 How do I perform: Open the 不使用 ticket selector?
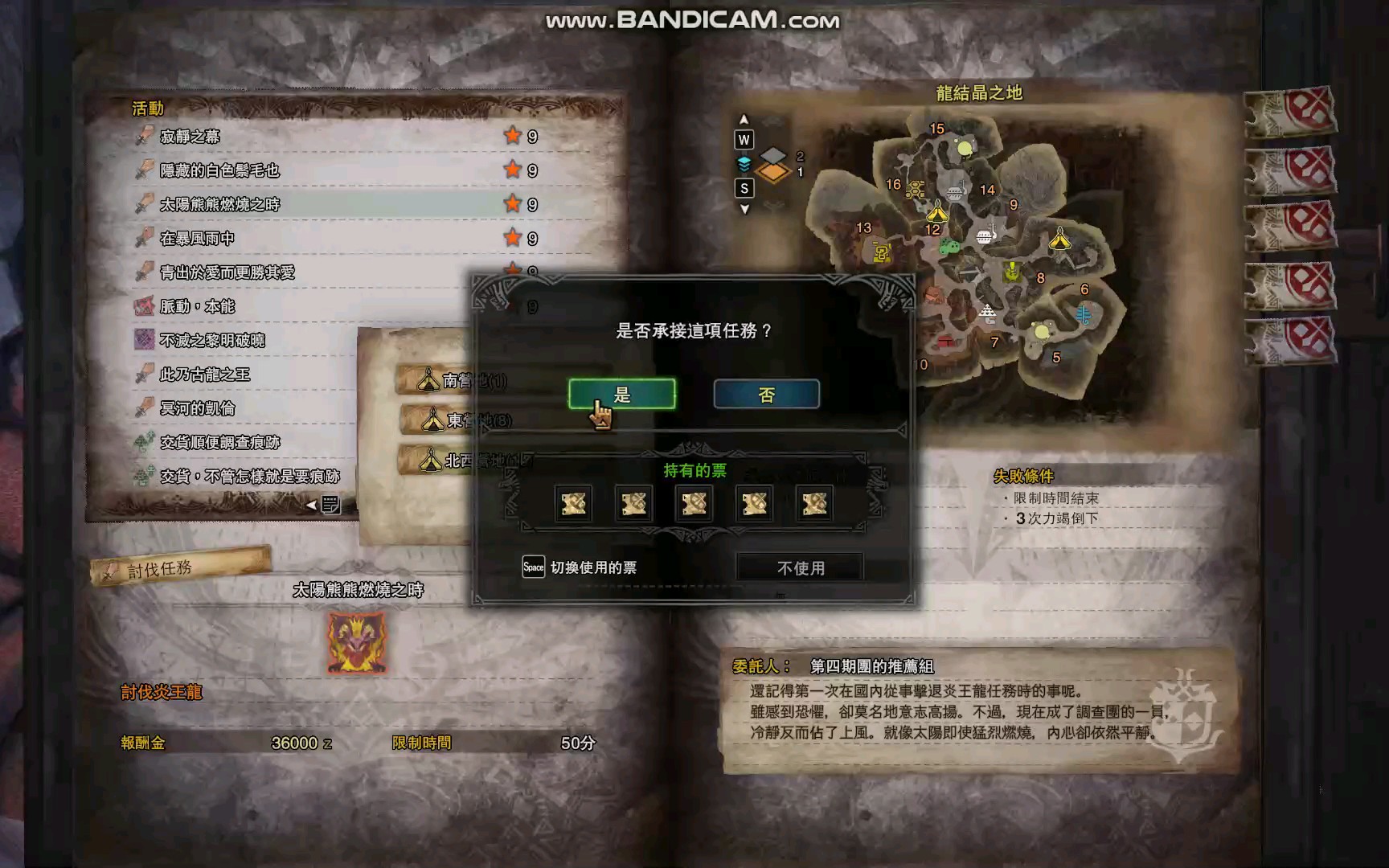[800, 568]
